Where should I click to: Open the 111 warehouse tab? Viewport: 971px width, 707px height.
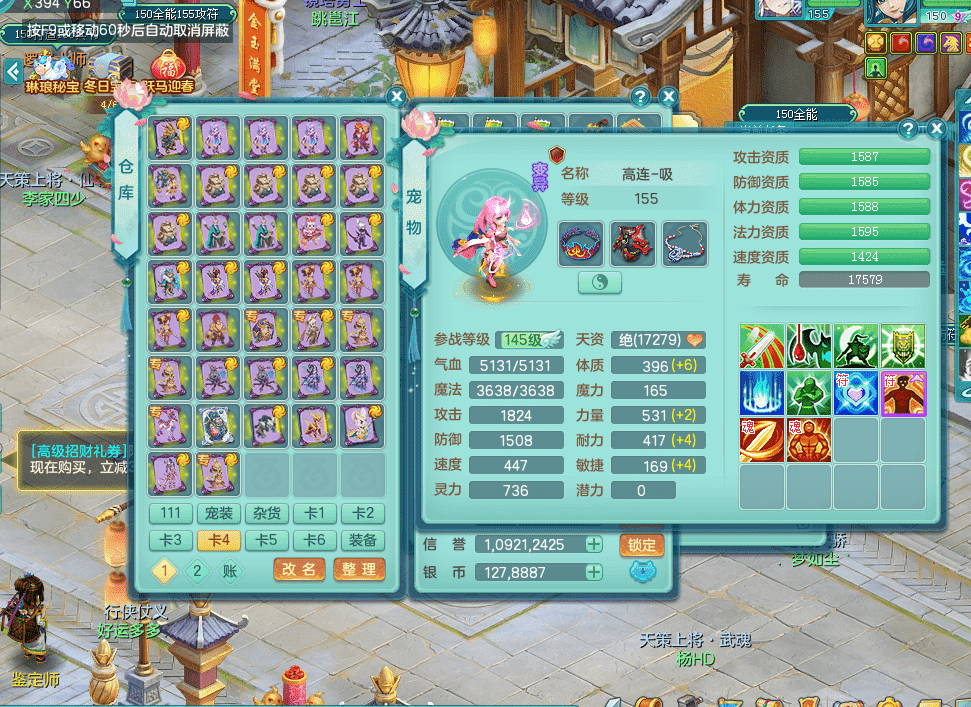(x=171, y=514)
